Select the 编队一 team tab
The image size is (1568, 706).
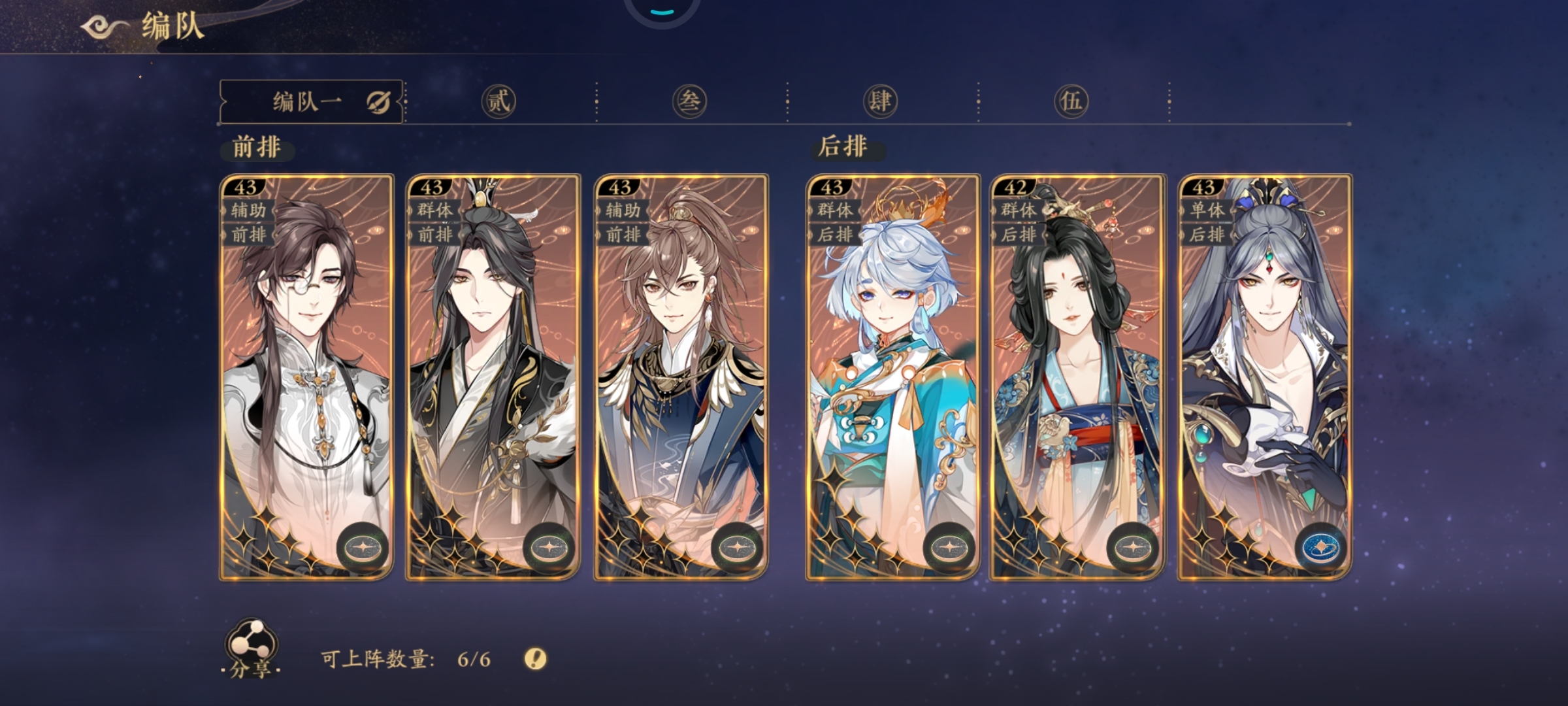click(x=306, y=102)
